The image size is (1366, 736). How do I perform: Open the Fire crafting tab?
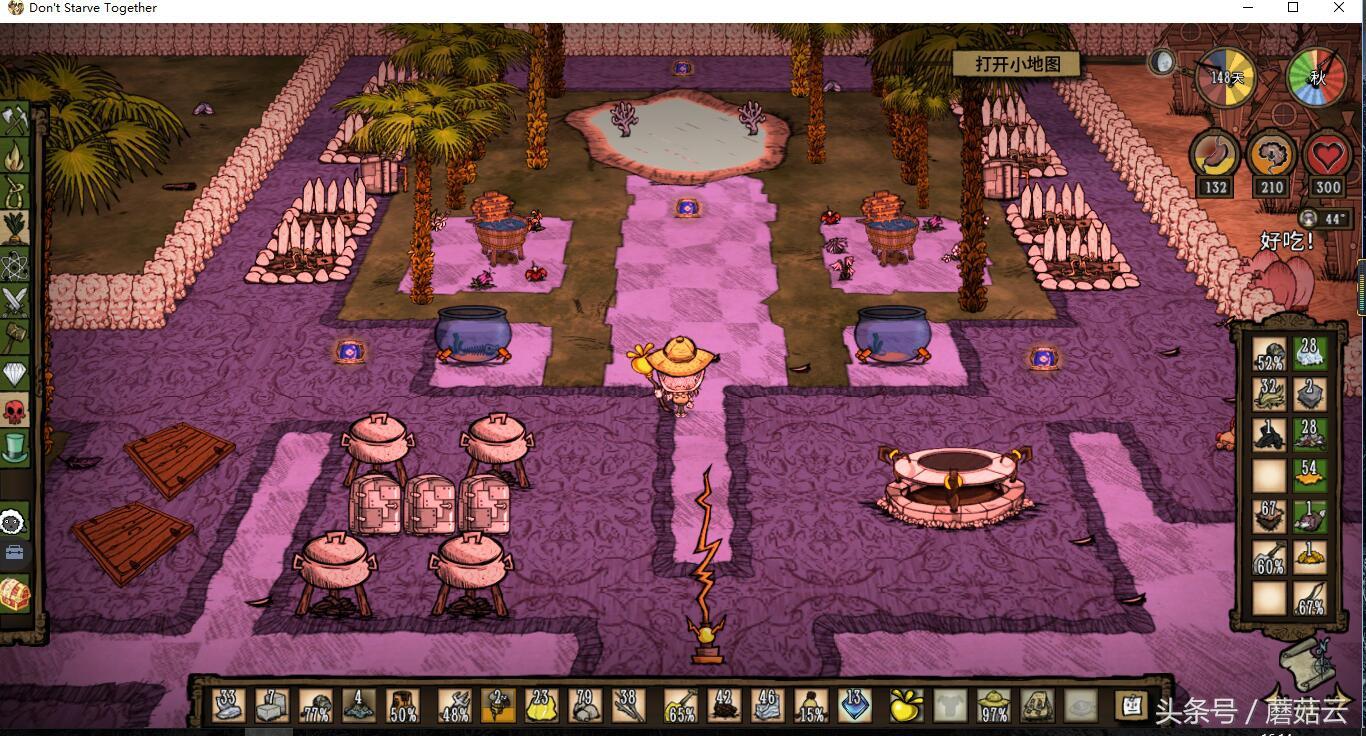click(x=14, y=157)
